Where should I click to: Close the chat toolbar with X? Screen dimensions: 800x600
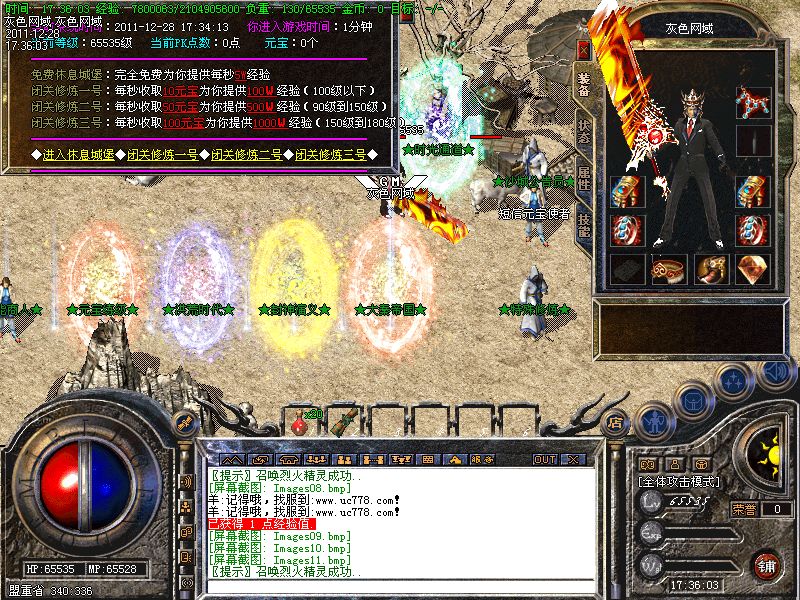tap(575, 460)
